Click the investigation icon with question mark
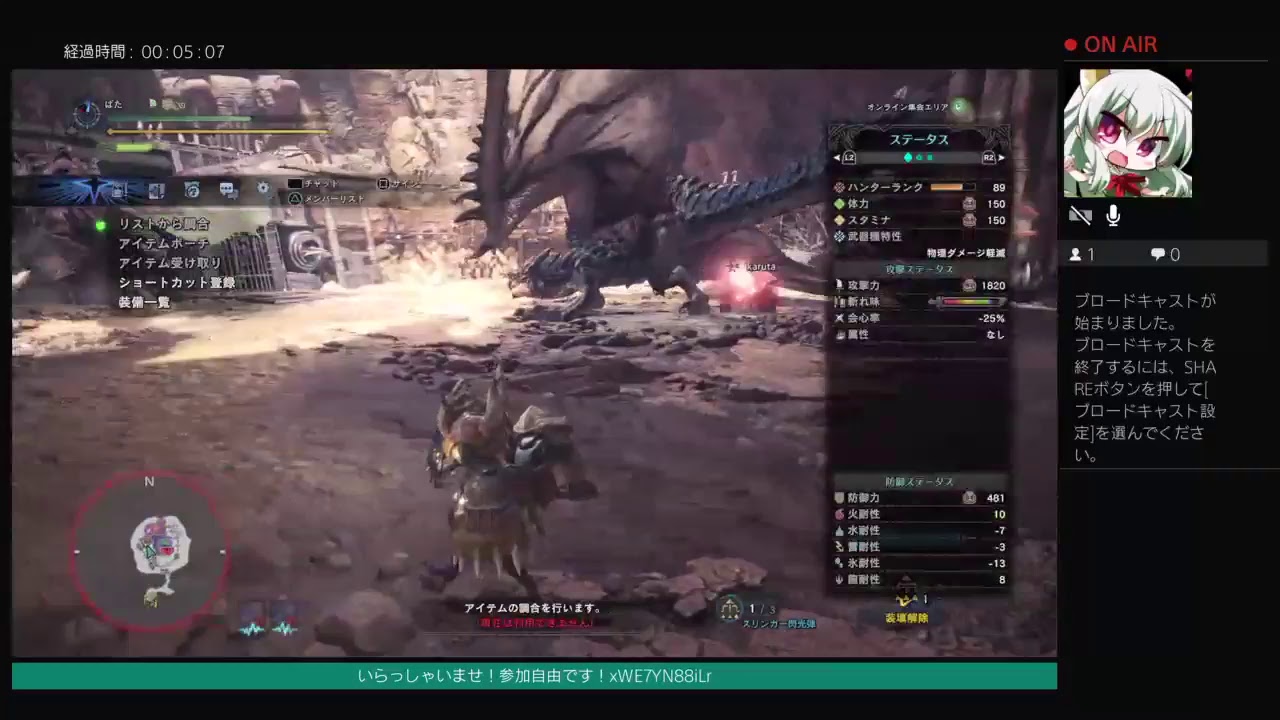Image resolution: width=1280 pixels, height=720 pixels. [191, 190]
